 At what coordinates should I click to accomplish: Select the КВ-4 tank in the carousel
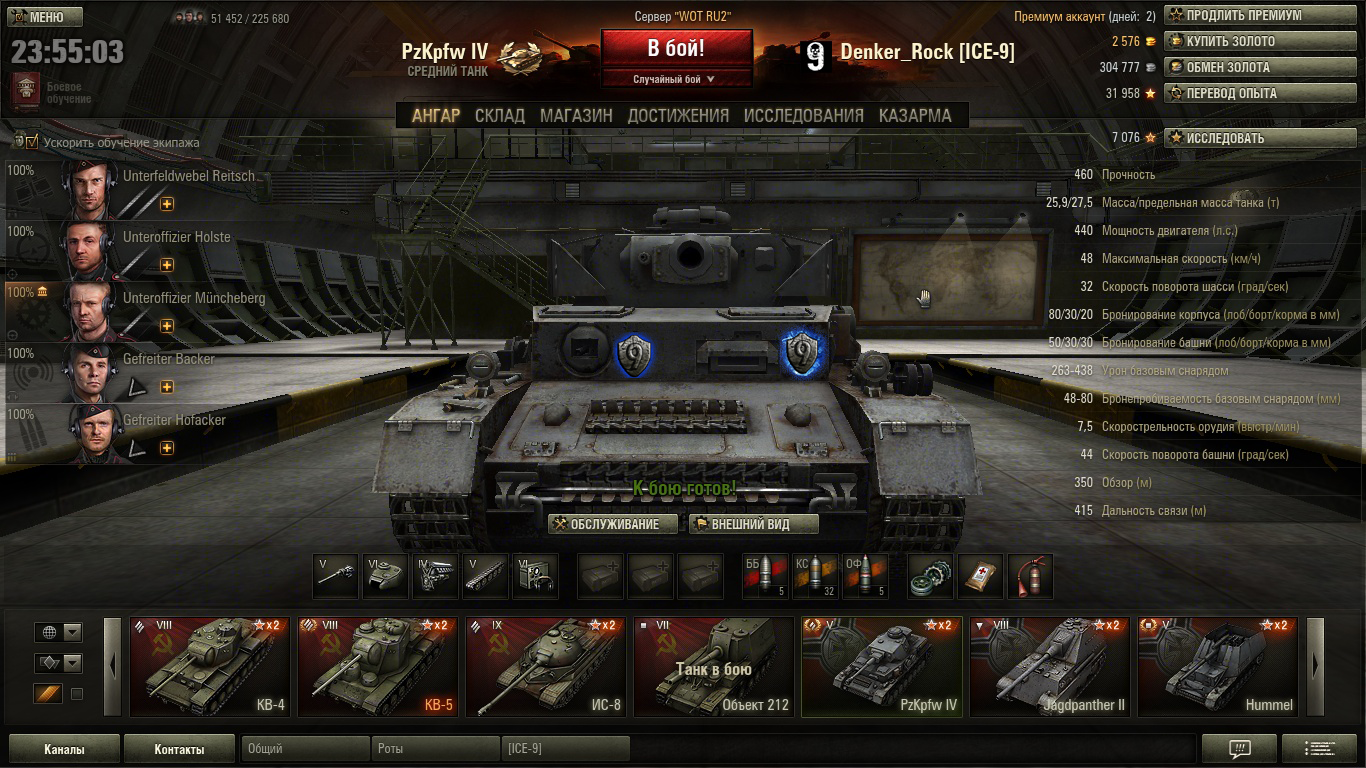[210, 667]
